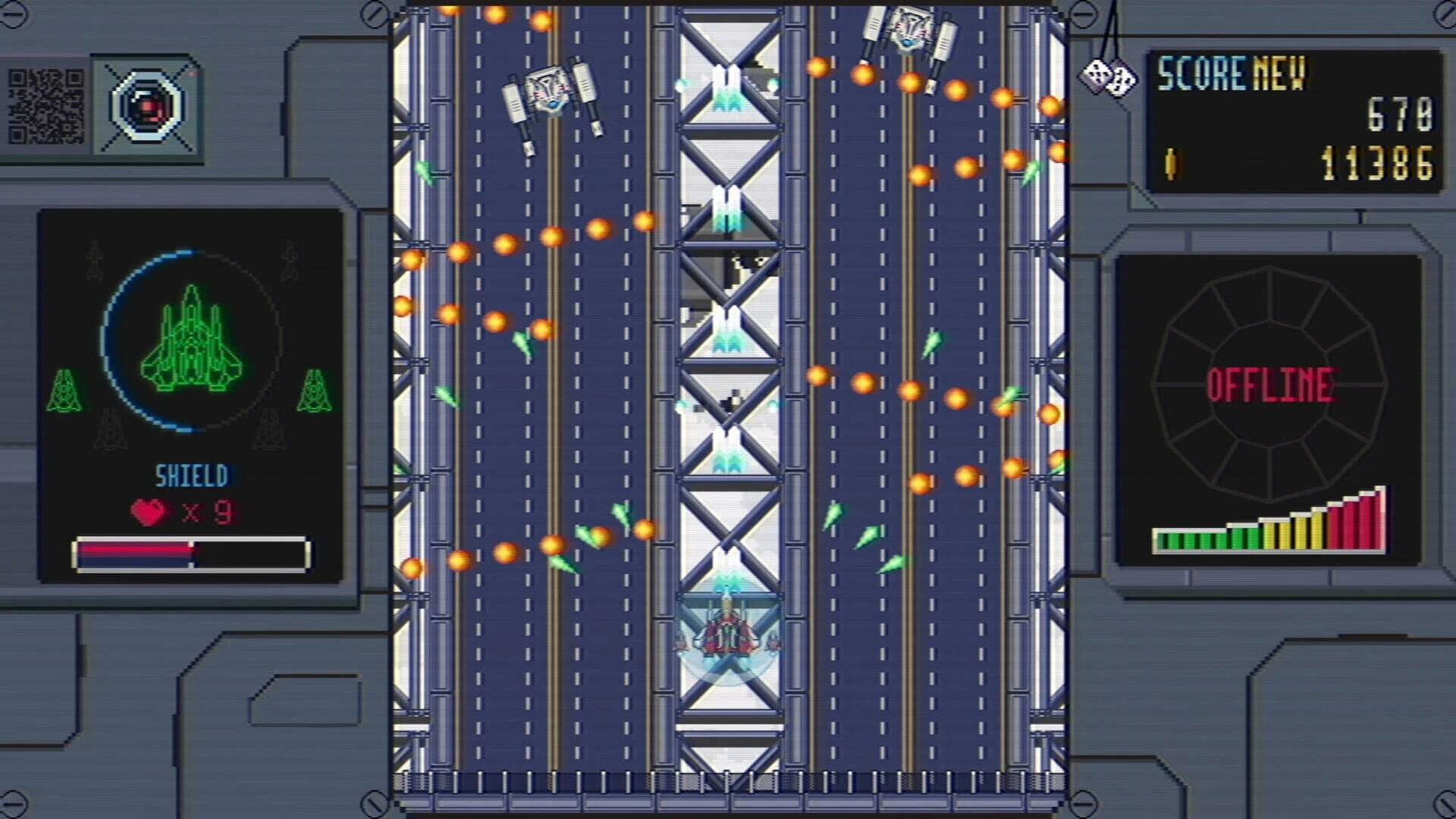
Task: Click the SHIELD label under the ship display
Action: (x=191, y=475)
